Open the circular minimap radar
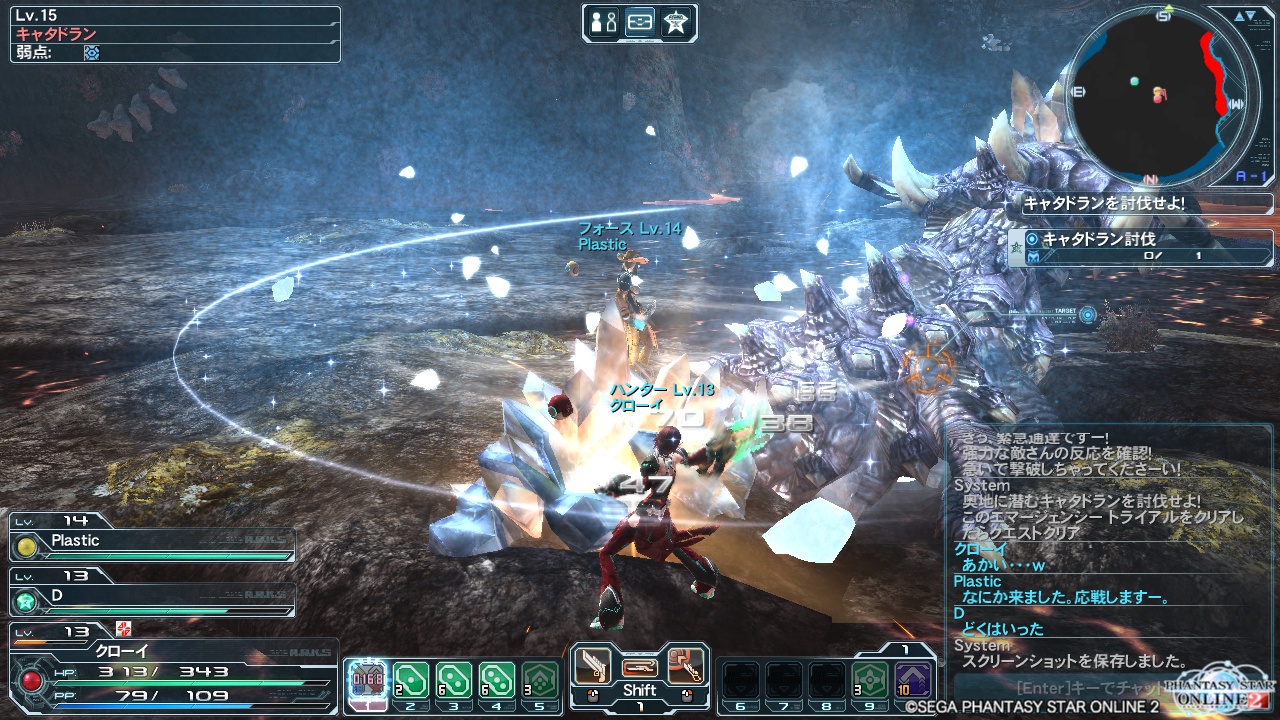The width and height of the screenshot is (1280, 720). [1160, 96]
